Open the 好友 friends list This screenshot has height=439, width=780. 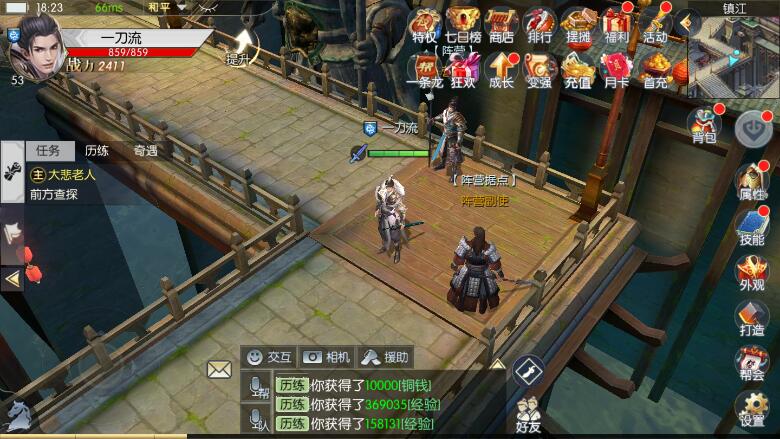coord(528,414)
